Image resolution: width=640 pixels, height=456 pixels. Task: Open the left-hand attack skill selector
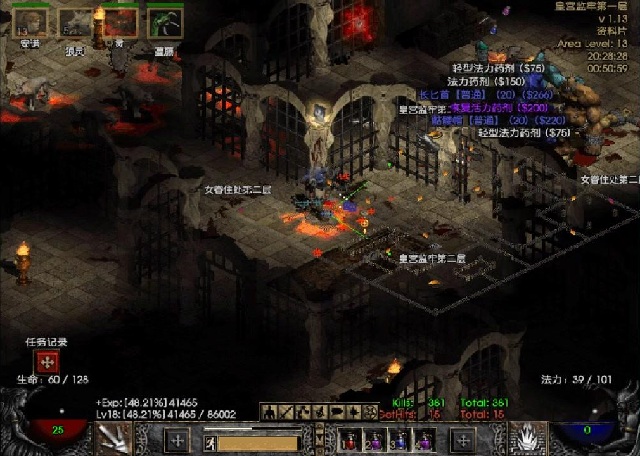click(113, 438)
